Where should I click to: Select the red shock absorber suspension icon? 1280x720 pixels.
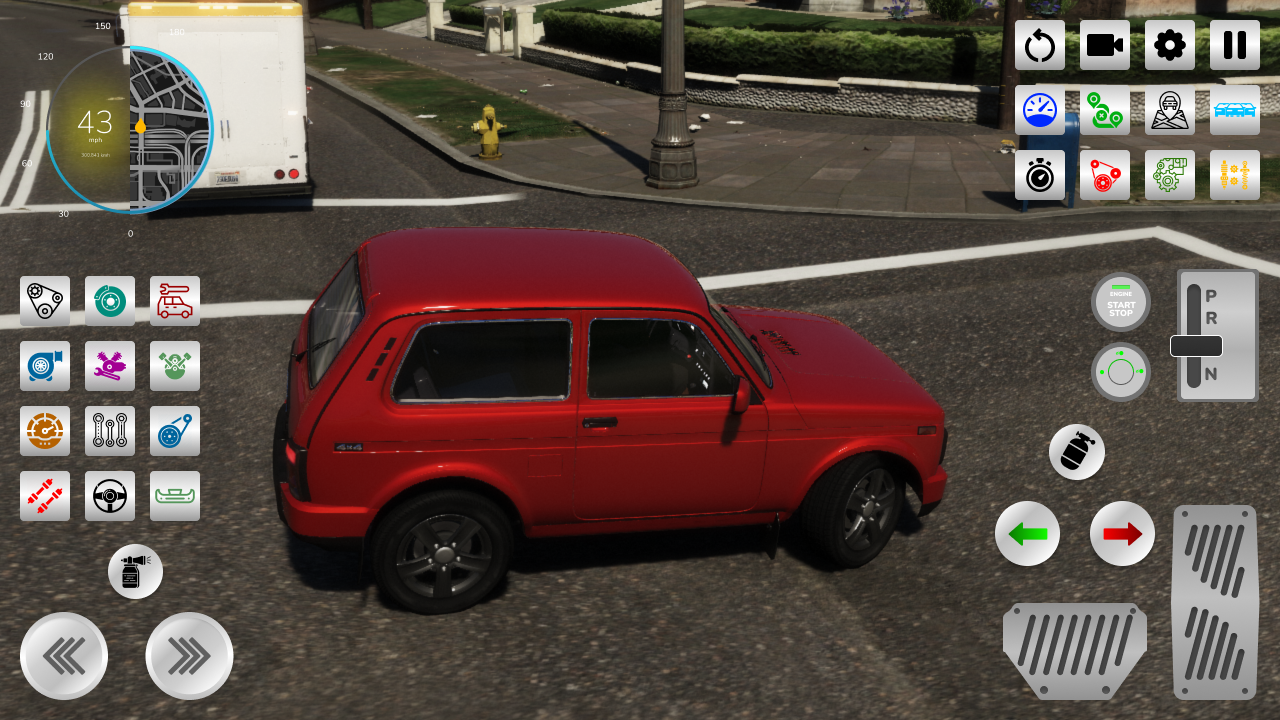pos(45,496)
